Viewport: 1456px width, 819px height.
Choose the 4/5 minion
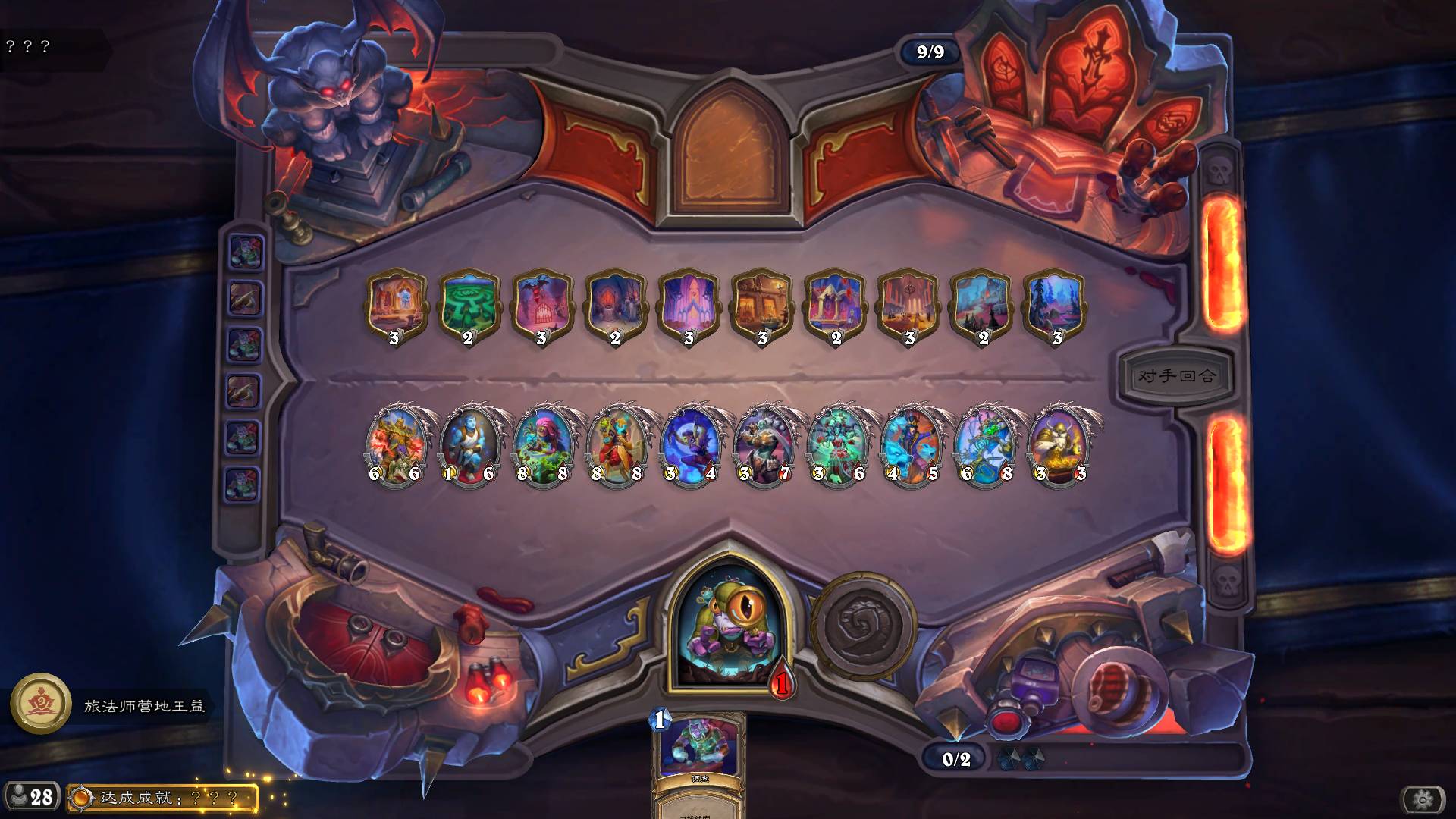(911, 445)
